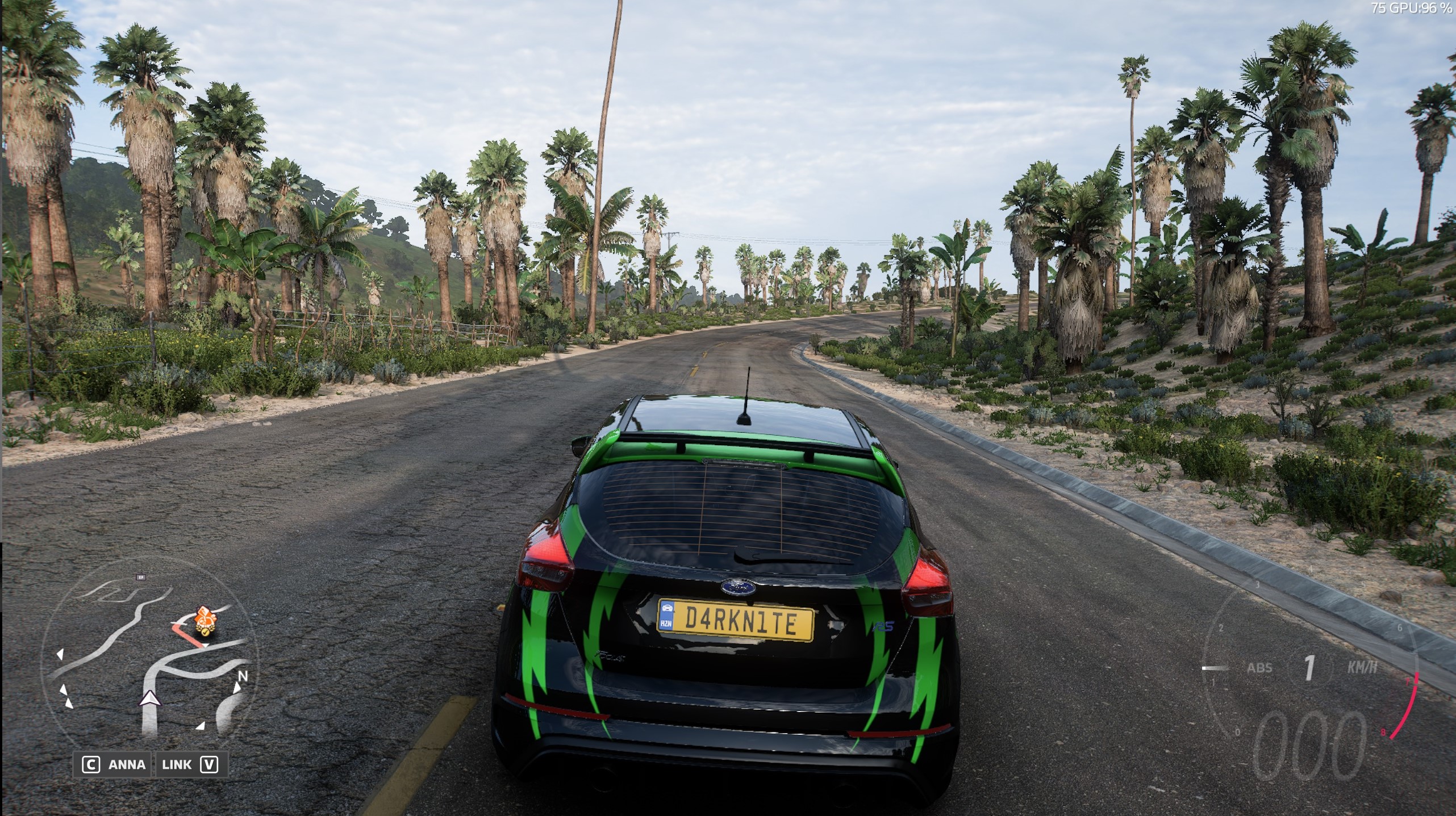Select the completed accolade laurel icon on the minimap
The image size is (1456, 816).
(x=206, y=632)
